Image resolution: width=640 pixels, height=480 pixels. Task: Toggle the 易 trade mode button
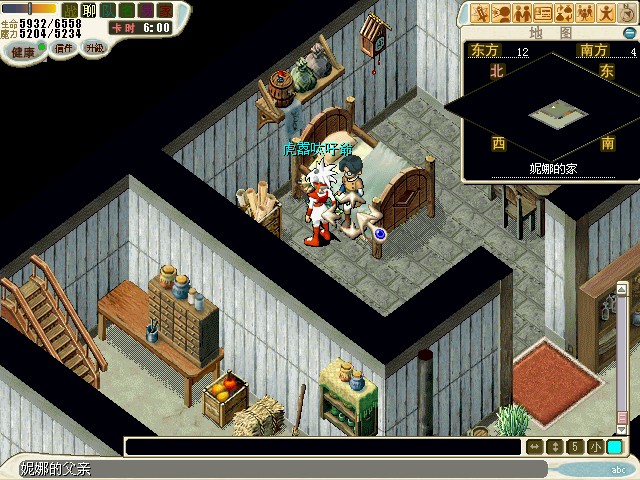tap(145, 10)
